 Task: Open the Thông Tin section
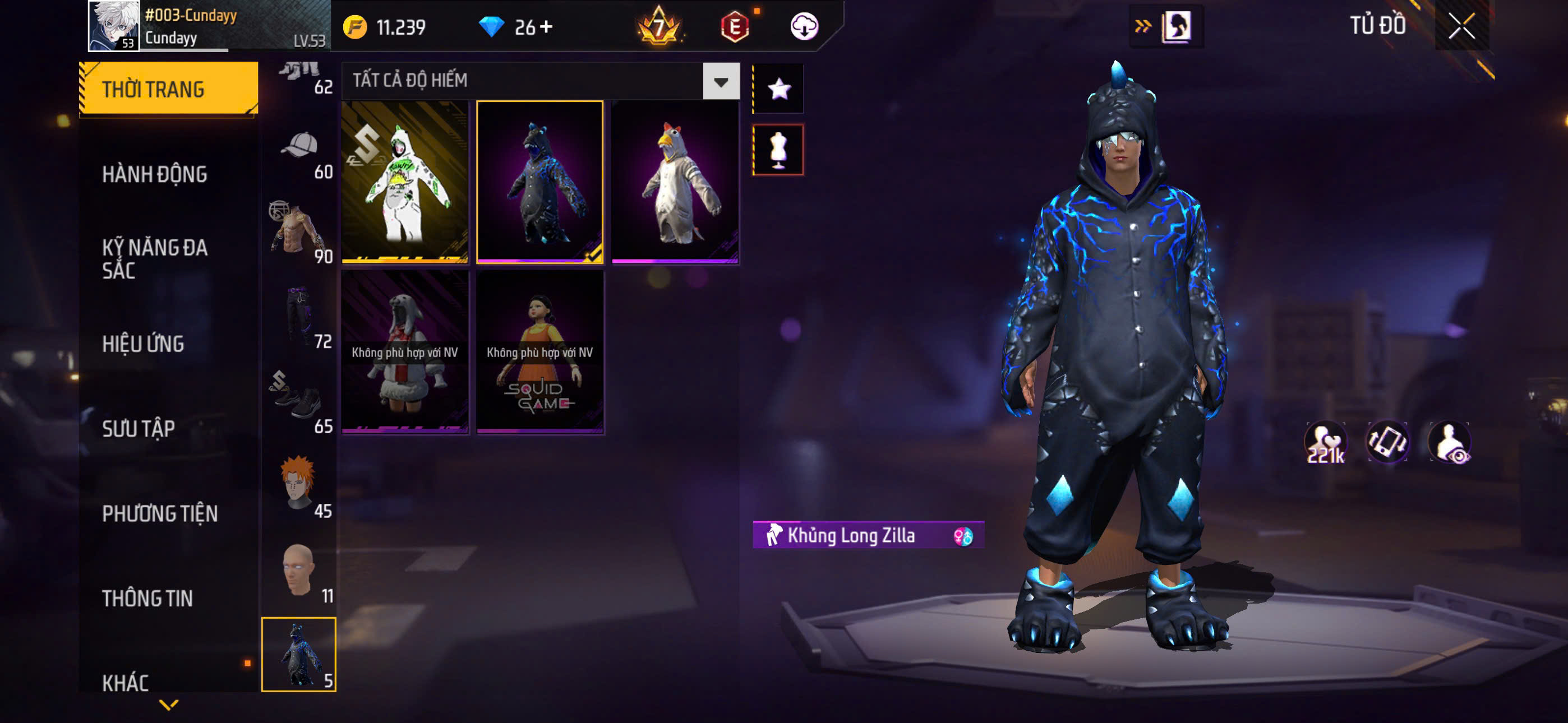point(147,598)
